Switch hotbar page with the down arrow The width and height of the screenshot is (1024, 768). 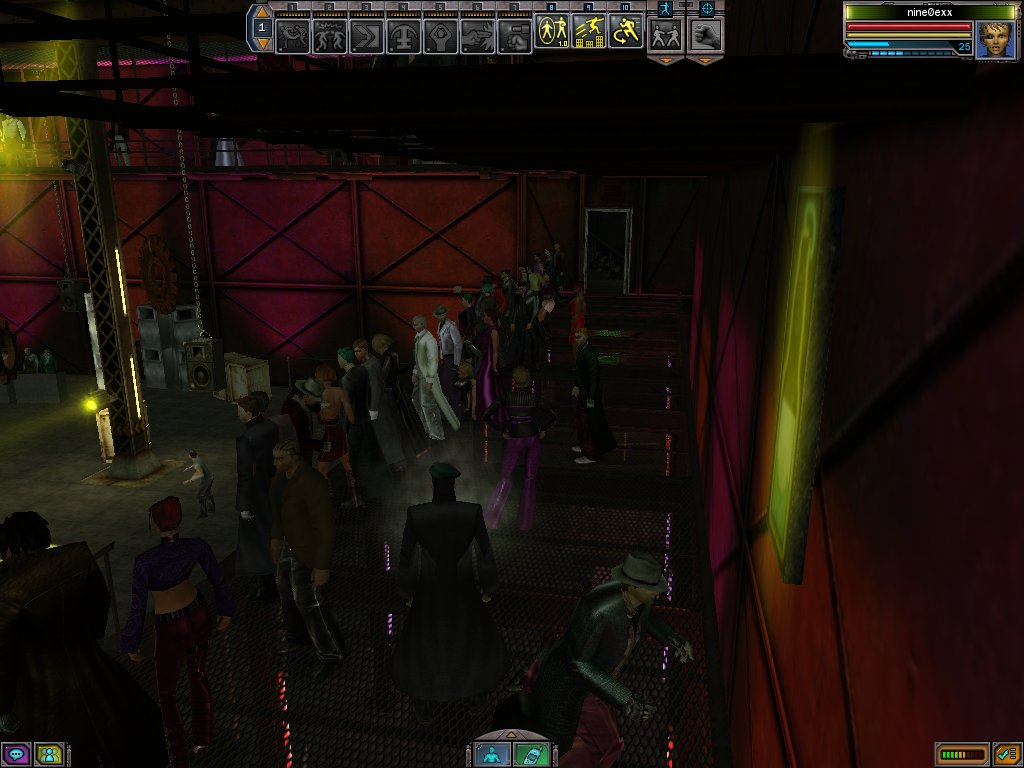262,44
